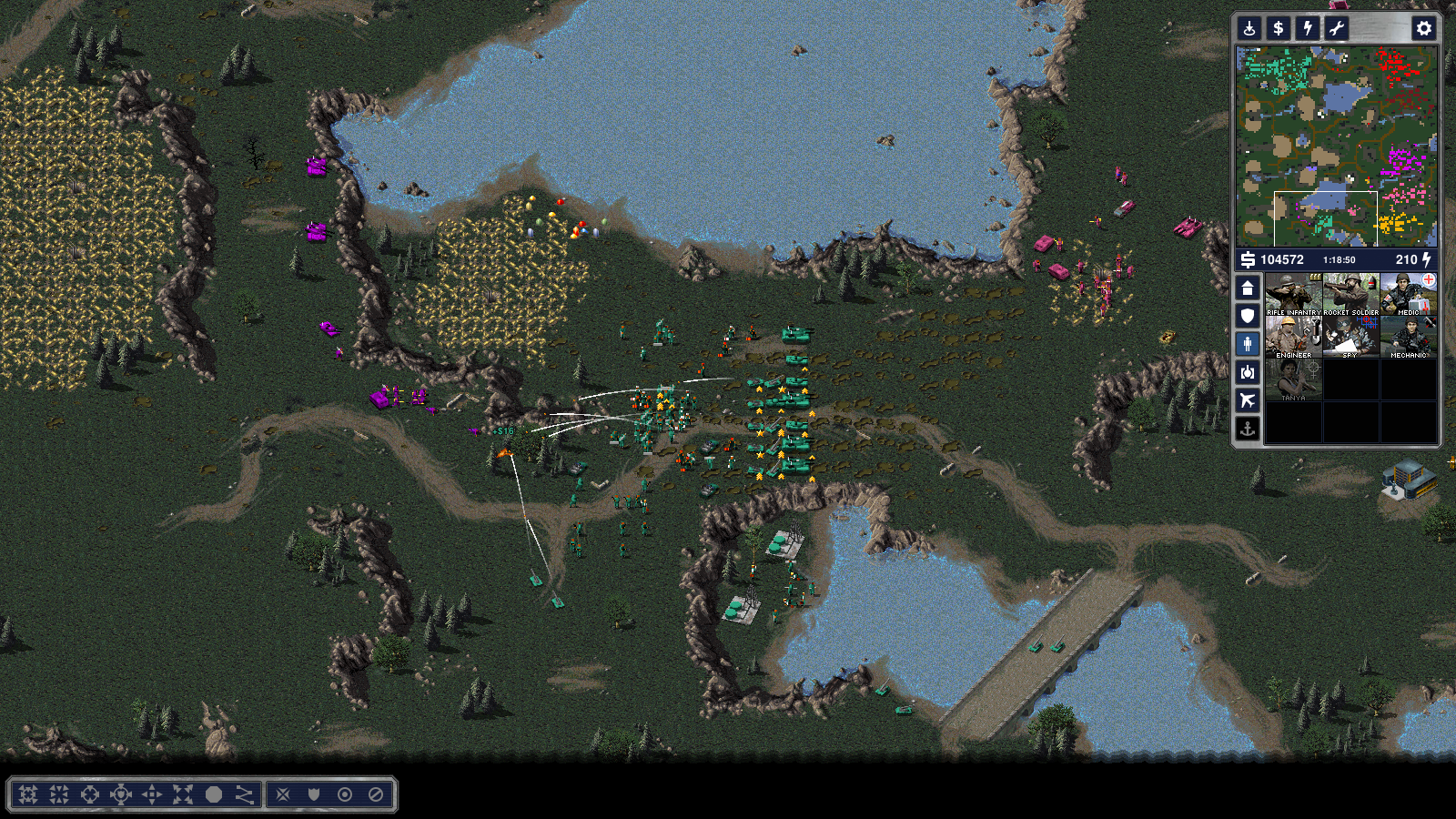Activate the repair wrench button

pos(1337,28)
